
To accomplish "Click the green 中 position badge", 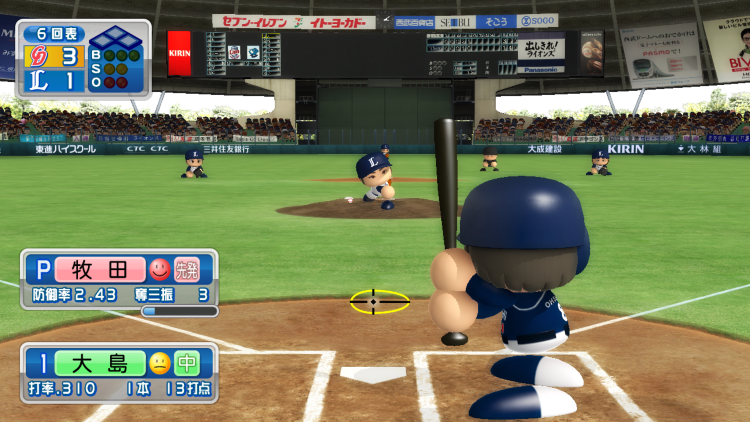I will tap(187, 362).
